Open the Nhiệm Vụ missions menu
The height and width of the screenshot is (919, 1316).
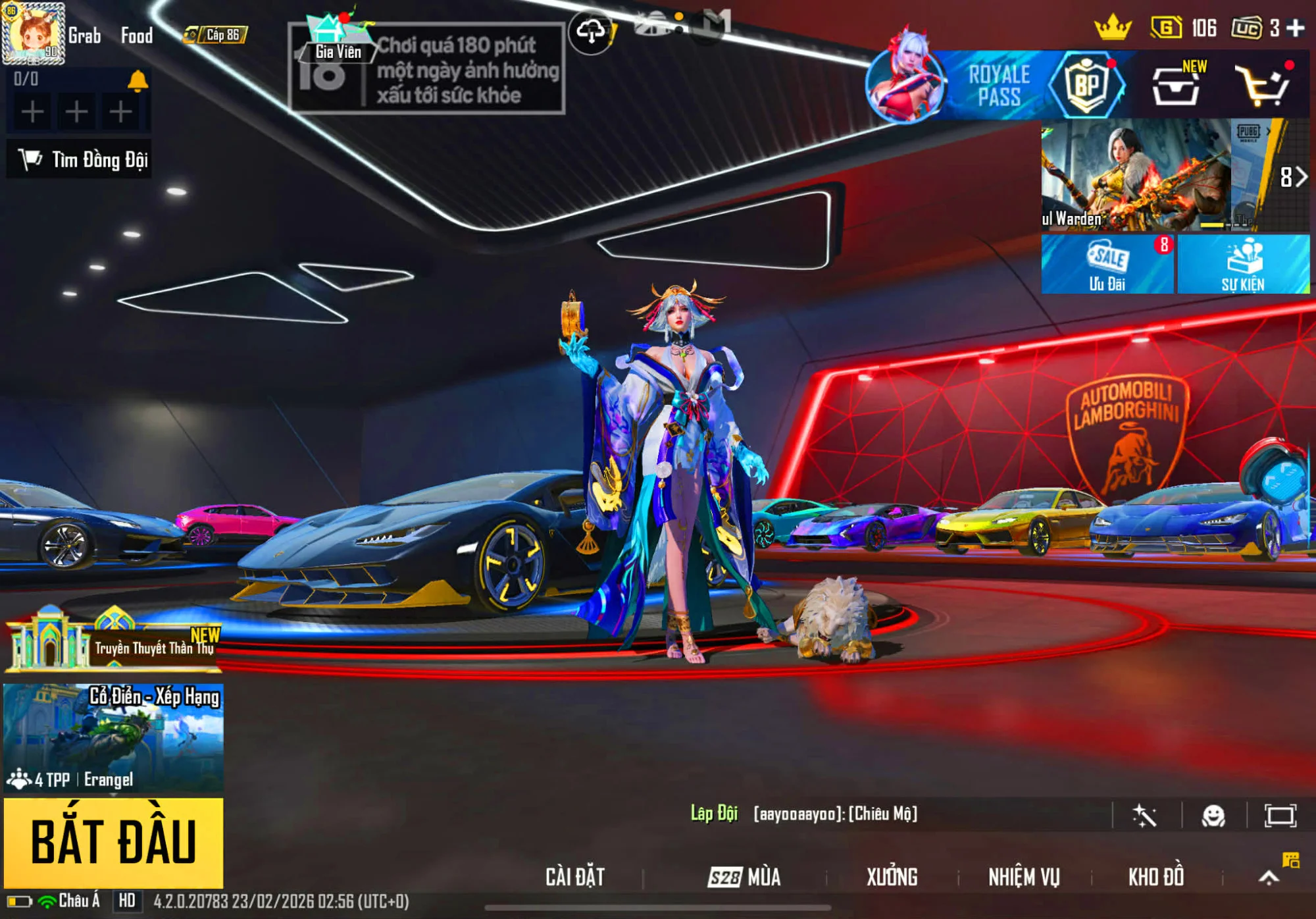pyautogui.click(x=1024, y=877)
